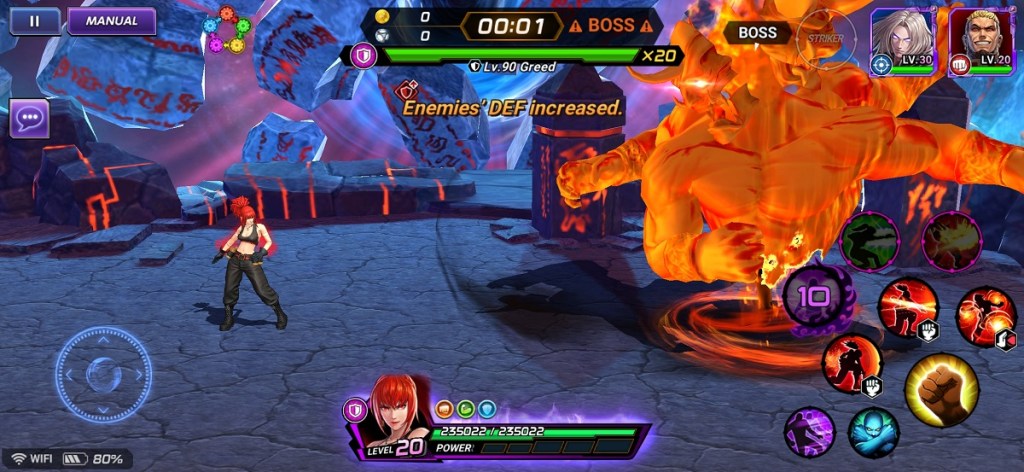Use the green silhouette special skill
This screenshot has height=472, width=1024.
pyautogui.click(x=869, y=241)
